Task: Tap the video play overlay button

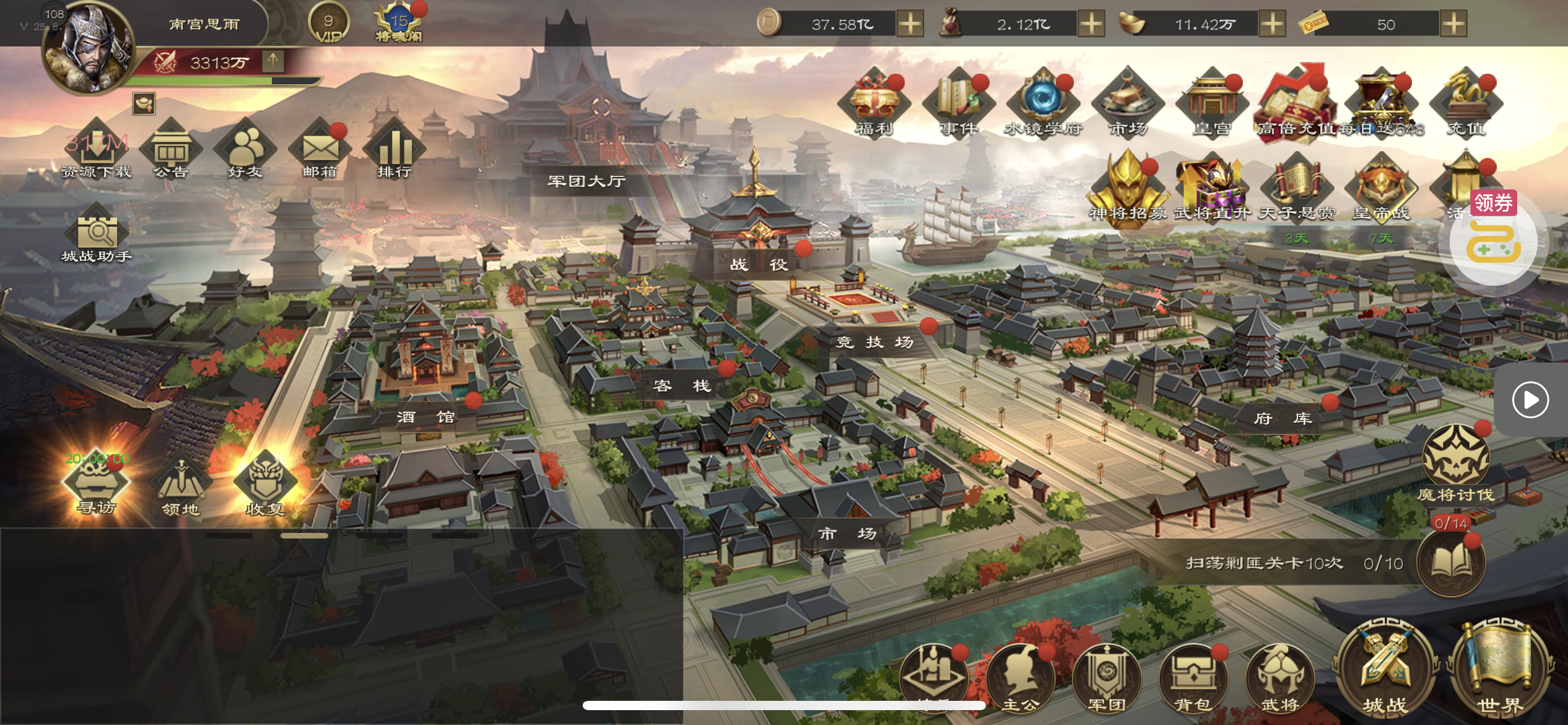Action: 1530,400
